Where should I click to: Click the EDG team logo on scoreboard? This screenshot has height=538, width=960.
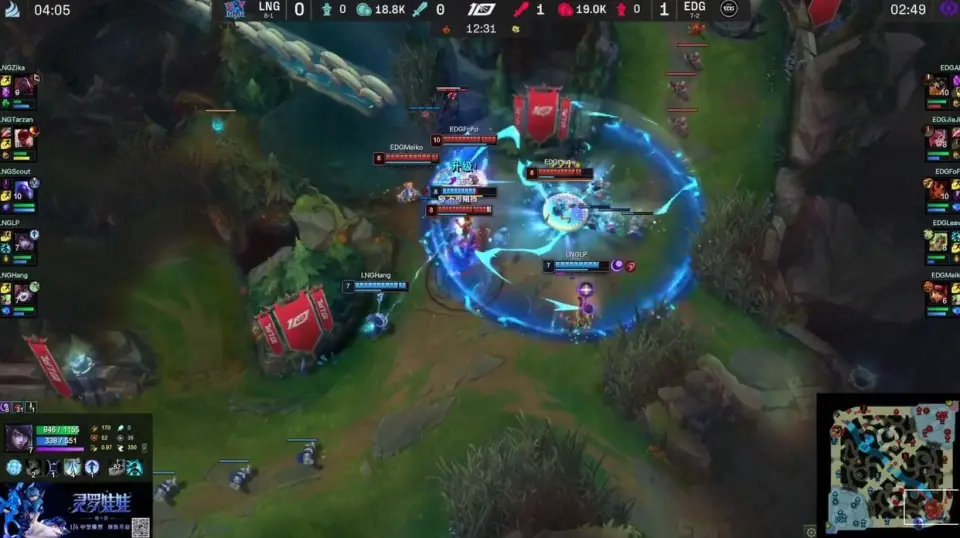click(729, 9)
